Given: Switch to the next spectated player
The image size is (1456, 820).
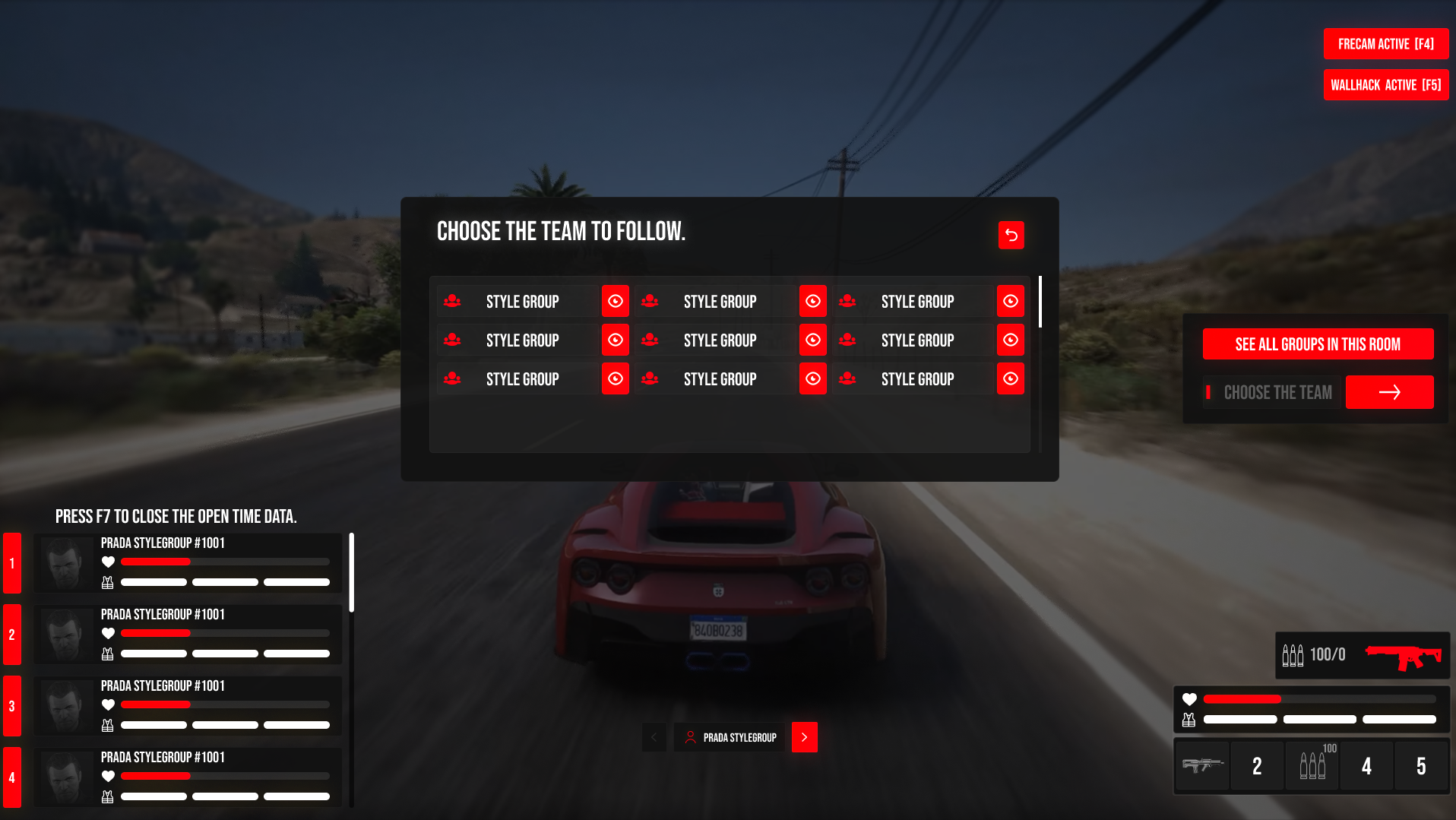Looking at the screenshot, I should pos(804,737).
